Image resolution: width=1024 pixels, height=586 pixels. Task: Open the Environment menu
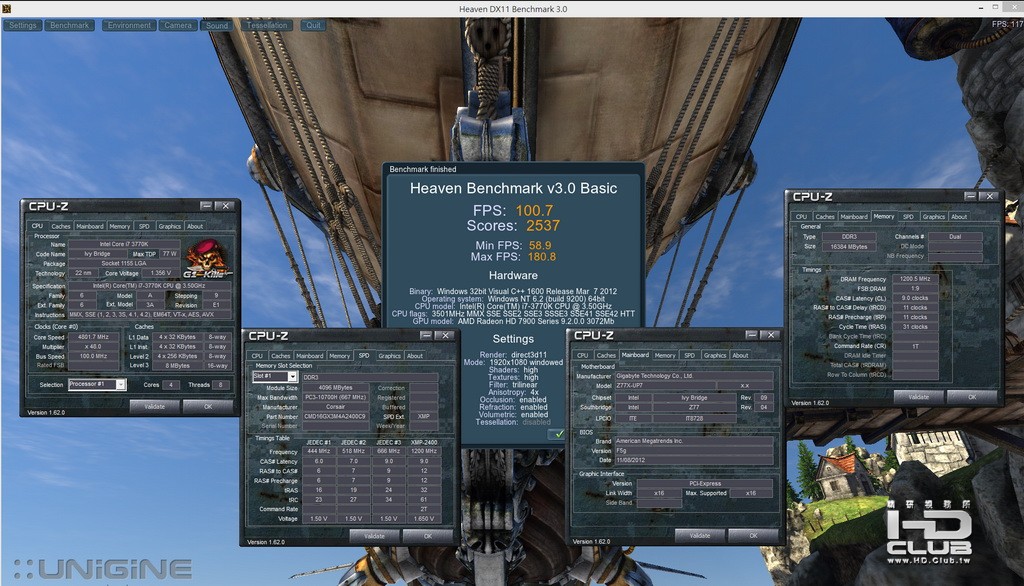coord(128,25)
